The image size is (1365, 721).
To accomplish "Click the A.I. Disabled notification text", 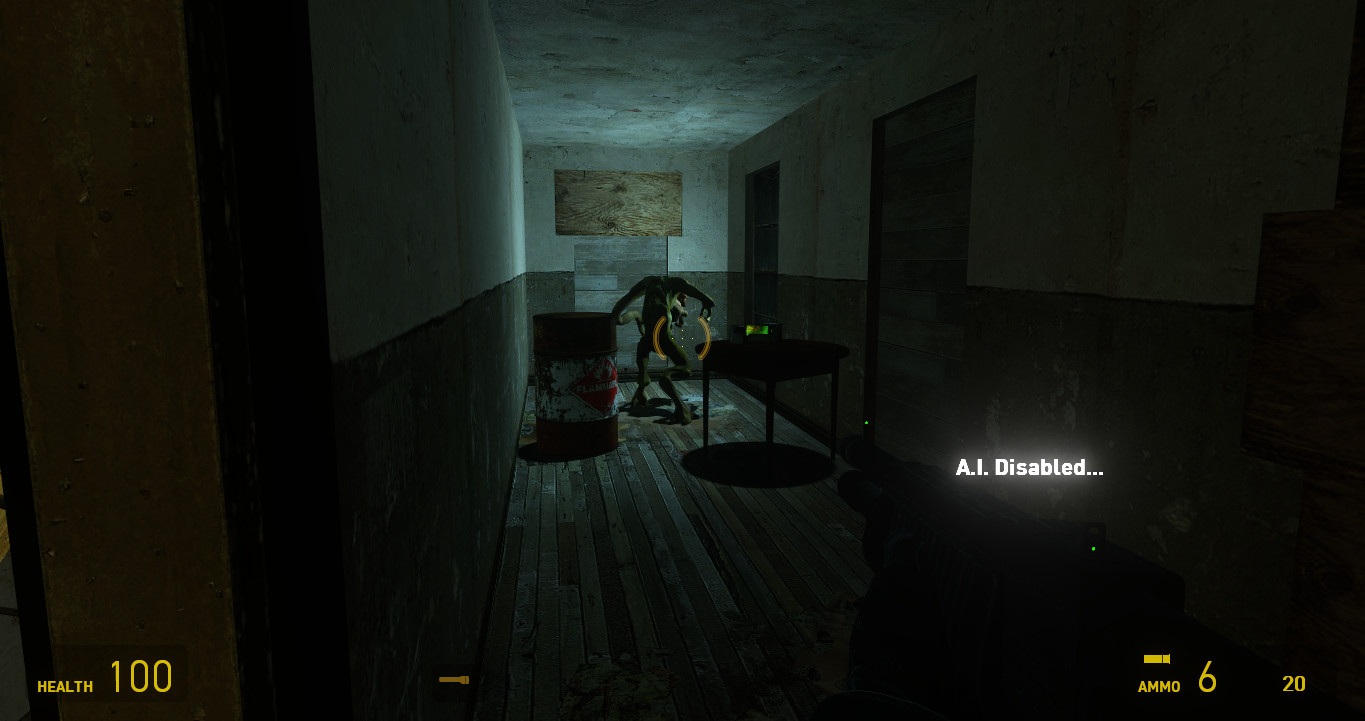I will 1030,466.
